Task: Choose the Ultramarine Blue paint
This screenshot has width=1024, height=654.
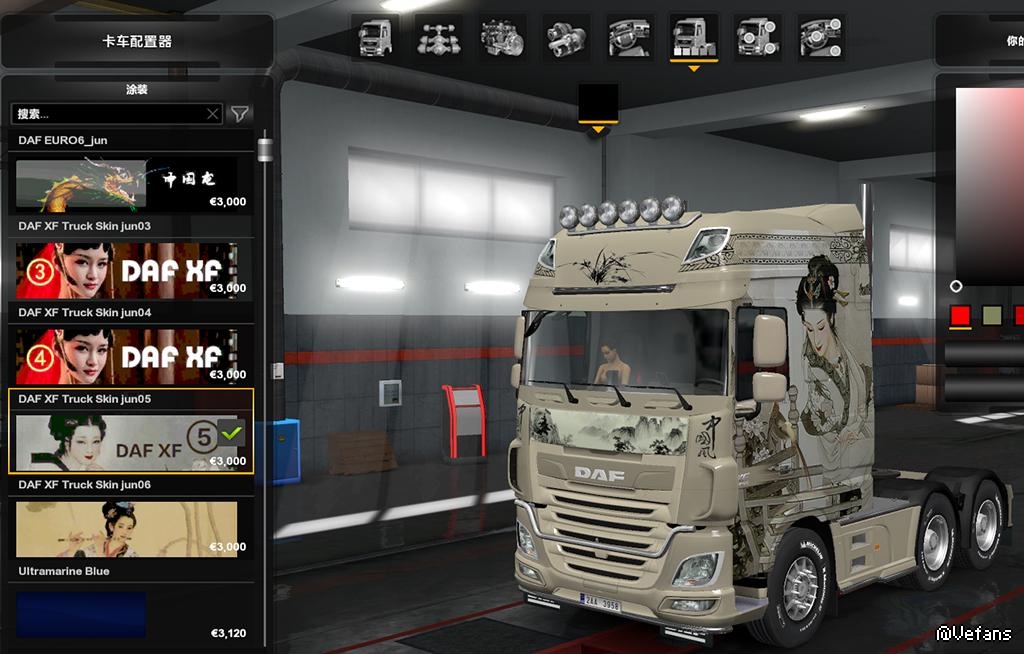Action: pyautogui.click(x=127, y=614)
